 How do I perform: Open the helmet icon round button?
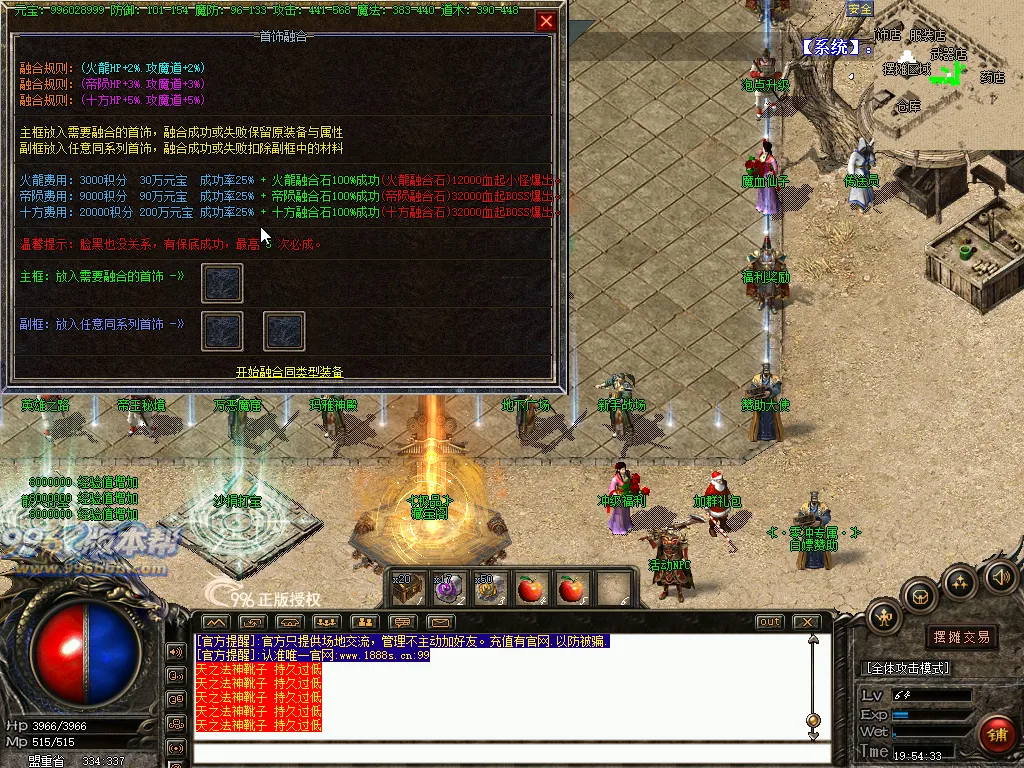pos(919,597)
